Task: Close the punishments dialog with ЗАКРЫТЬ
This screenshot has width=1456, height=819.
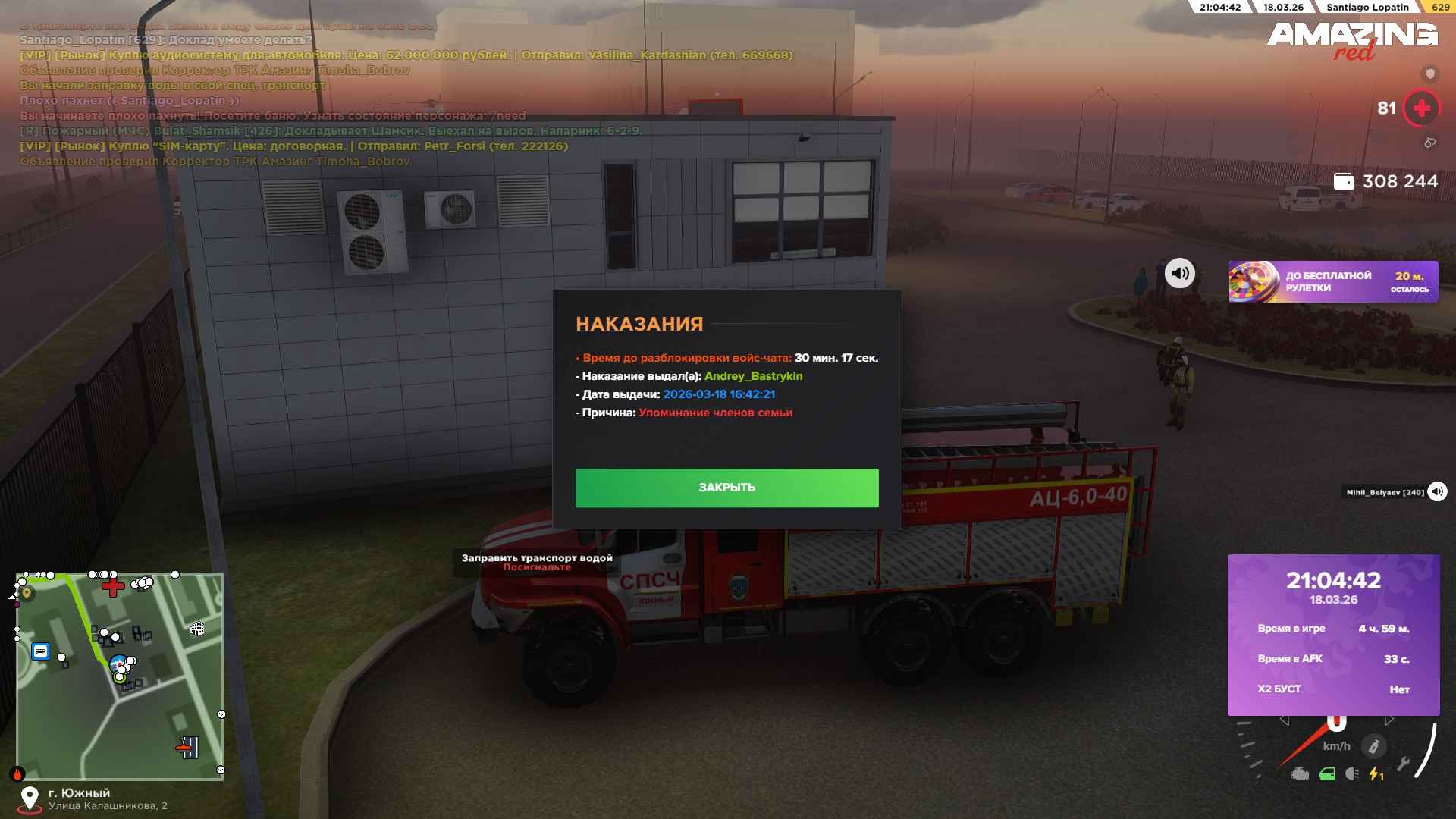Action: (726, 488)
